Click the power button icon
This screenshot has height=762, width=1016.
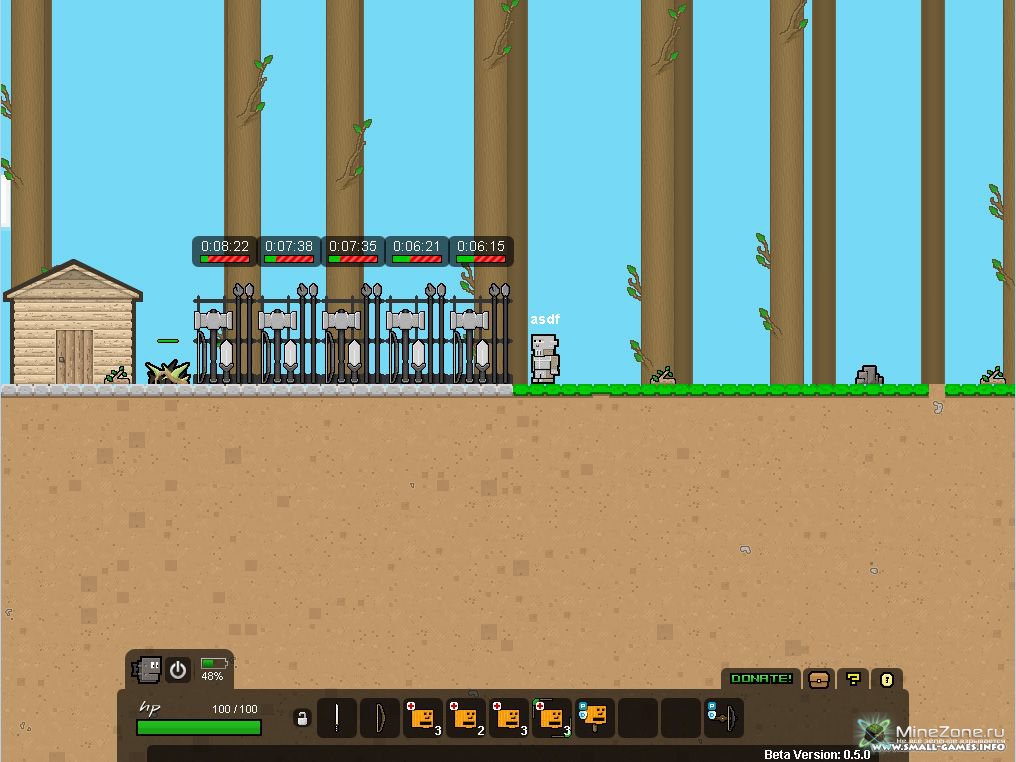click(x=178, y=670)
